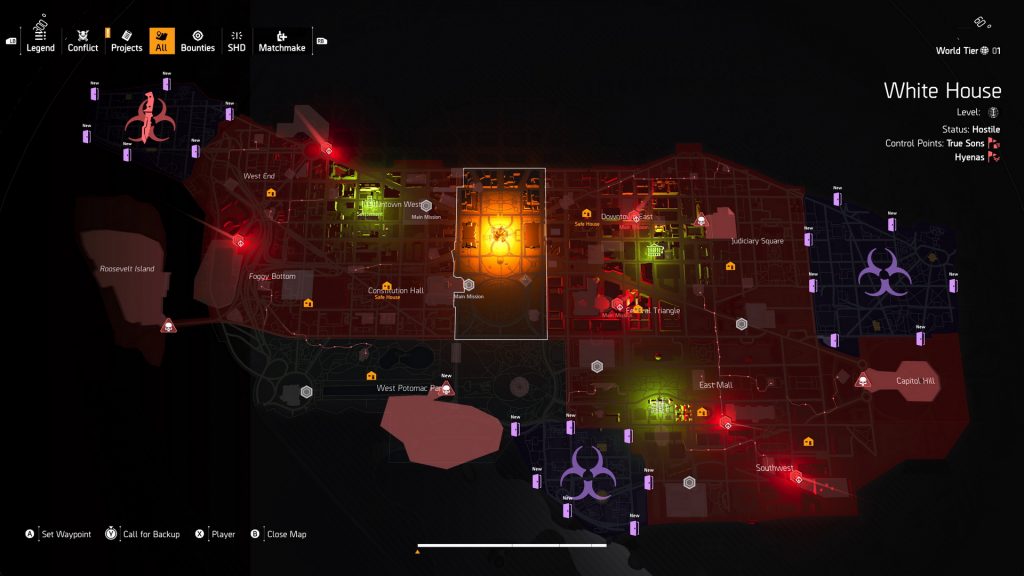Choose the West End safe house icon
This screenshot has width=1024, height=576.
tap(271, 192)
